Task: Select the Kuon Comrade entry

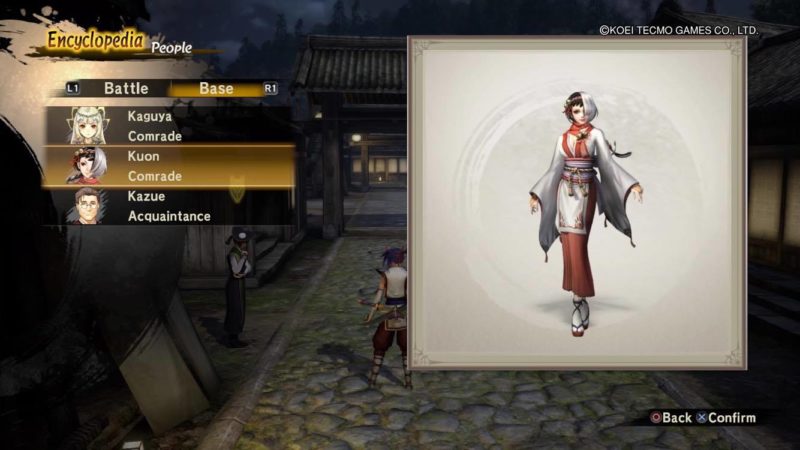Action: (x=168, y=166)
